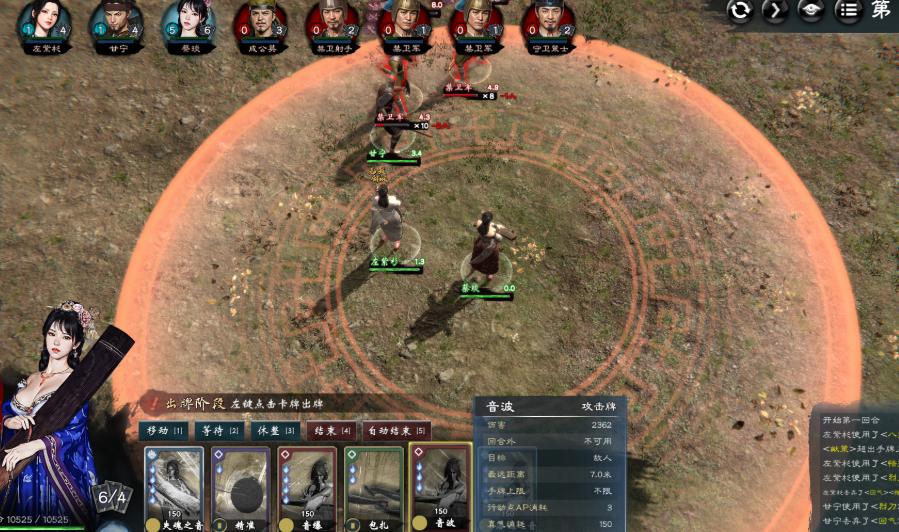
Task: Choose the green 包扎 bandage card
Action: click(372, 488)
